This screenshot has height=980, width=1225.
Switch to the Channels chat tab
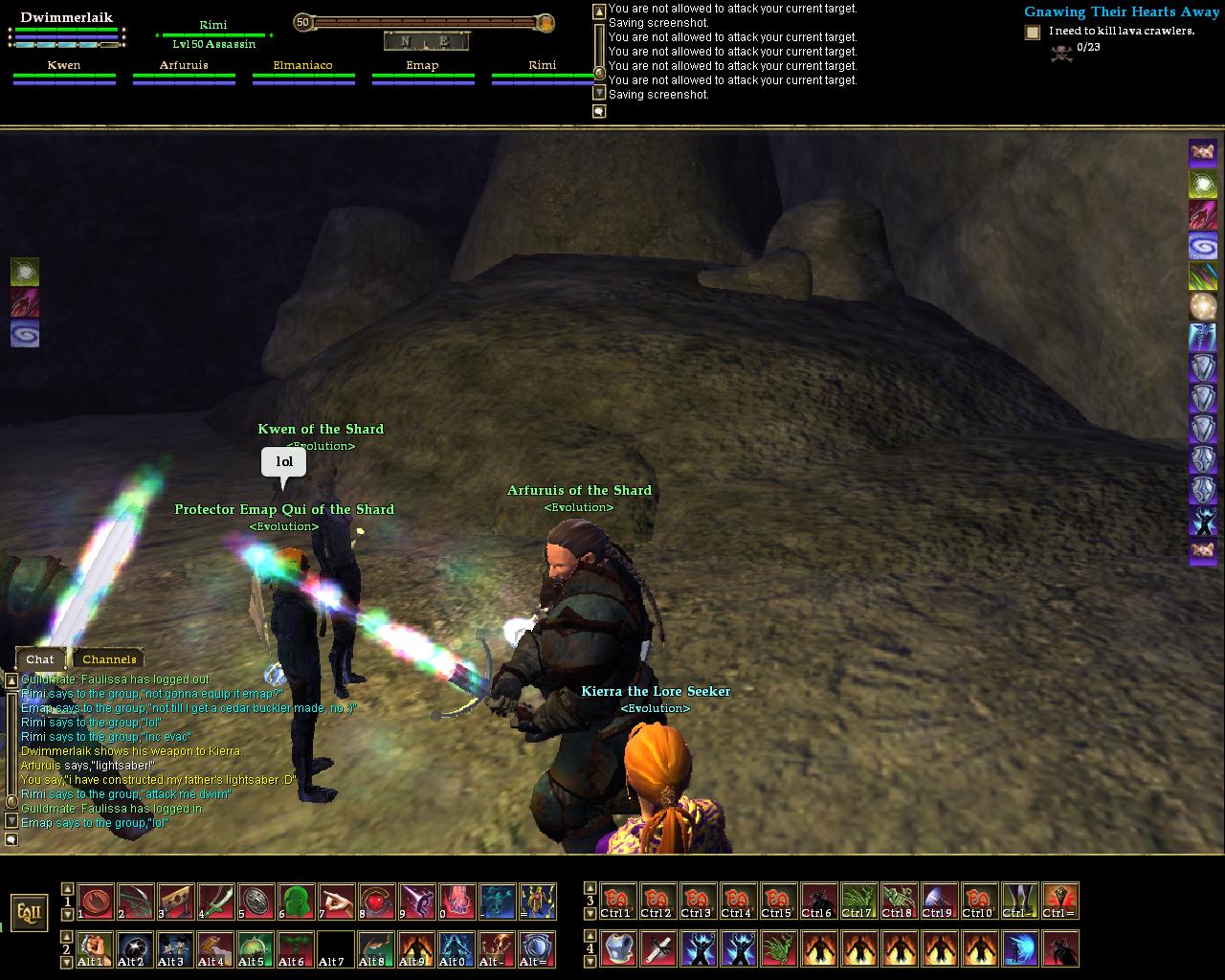click(x=109, y=658)
